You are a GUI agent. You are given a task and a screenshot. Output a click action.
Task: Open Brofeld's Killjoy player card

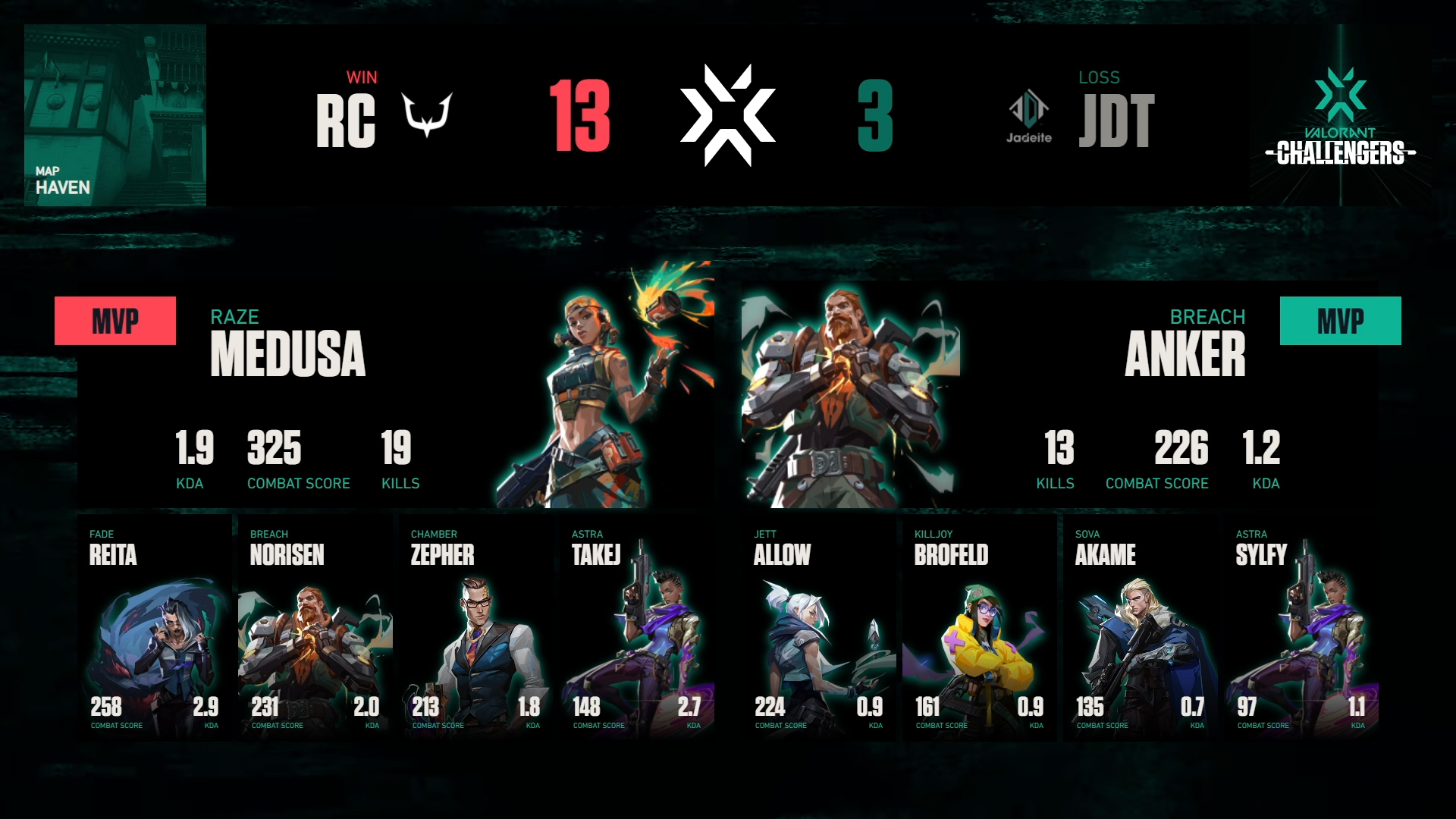click(x=980, y=628)
